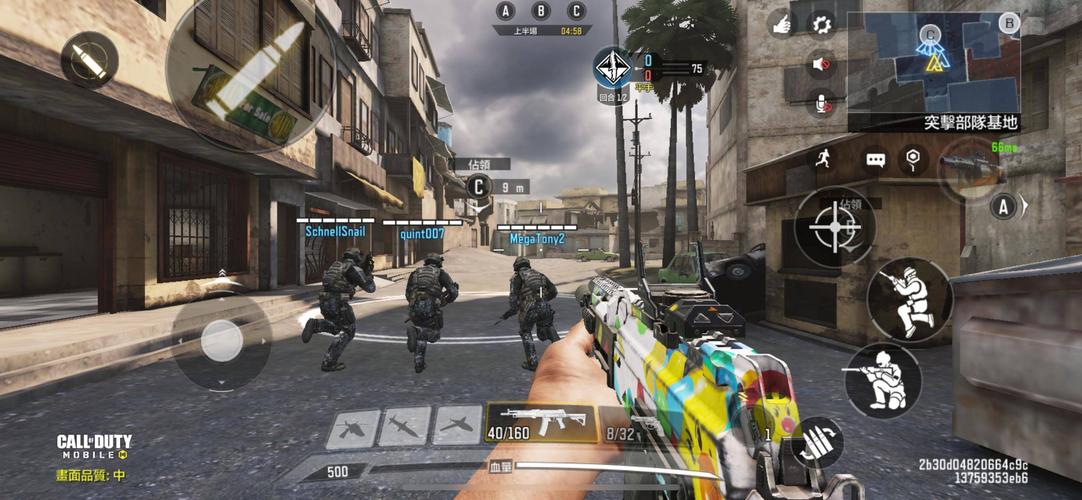1082x500 pixels.
Task: Select the primary rifle slot showing 40/160
Action: [x=541, y=421]
